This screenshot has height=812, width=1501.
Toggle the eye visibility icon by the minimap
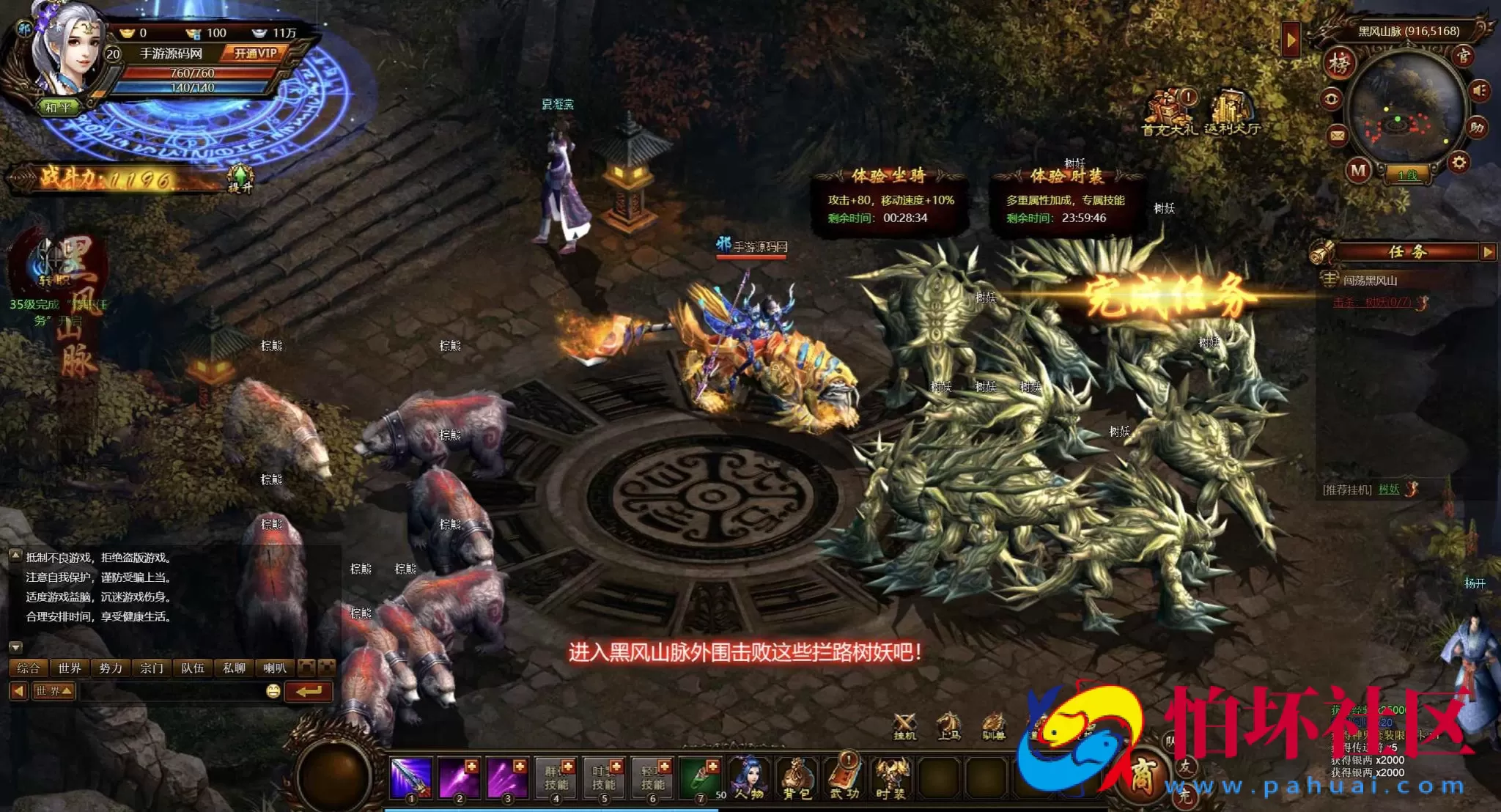click(x=1330, y=100)
